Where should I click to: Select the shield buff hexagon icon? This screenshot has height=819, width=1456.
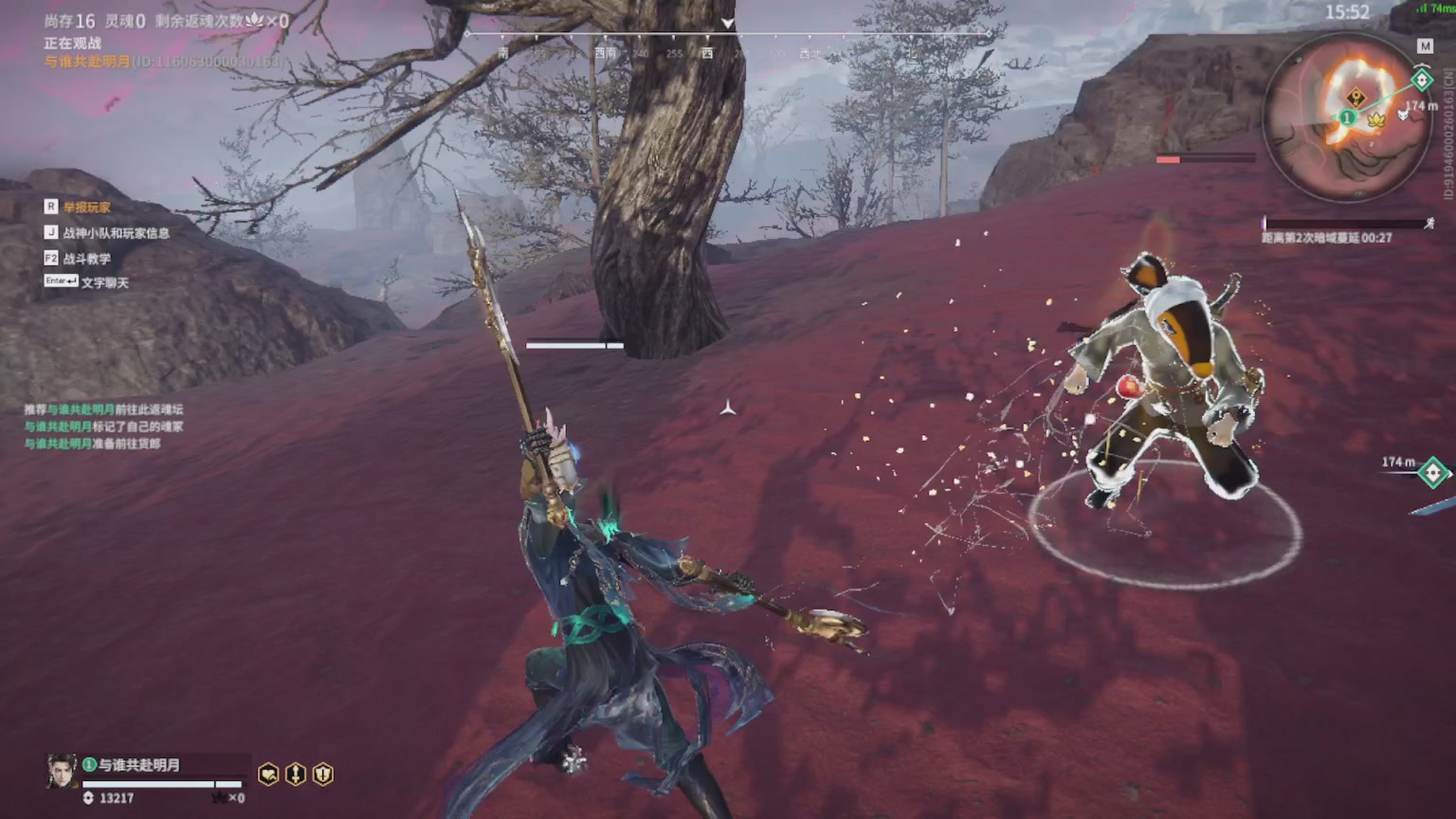coord(323,774)
